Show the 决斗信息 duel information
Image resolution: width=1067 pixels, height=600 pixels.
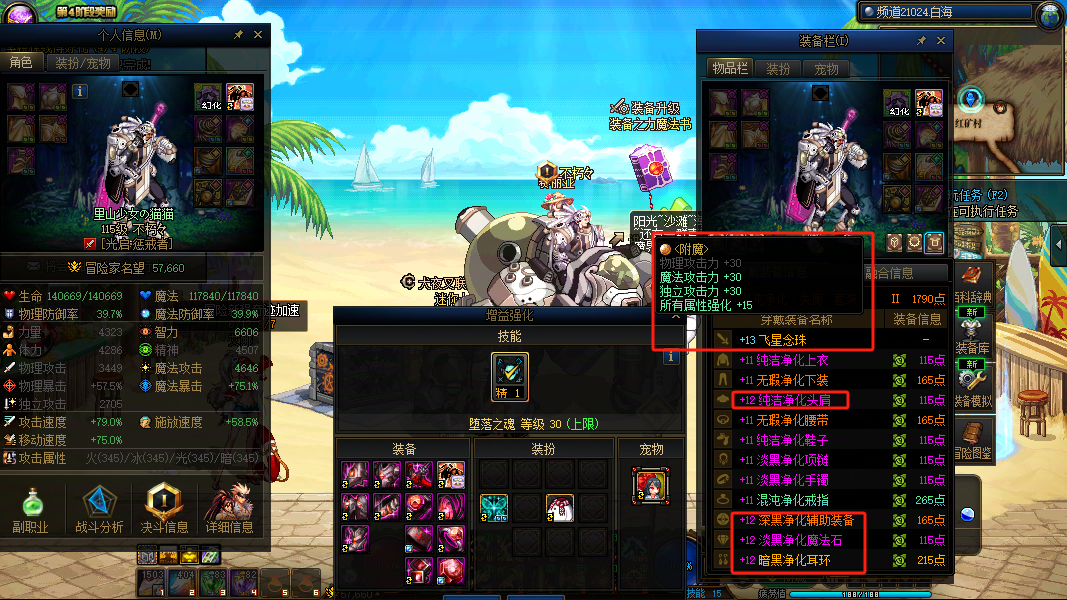(x=165, y=508)
